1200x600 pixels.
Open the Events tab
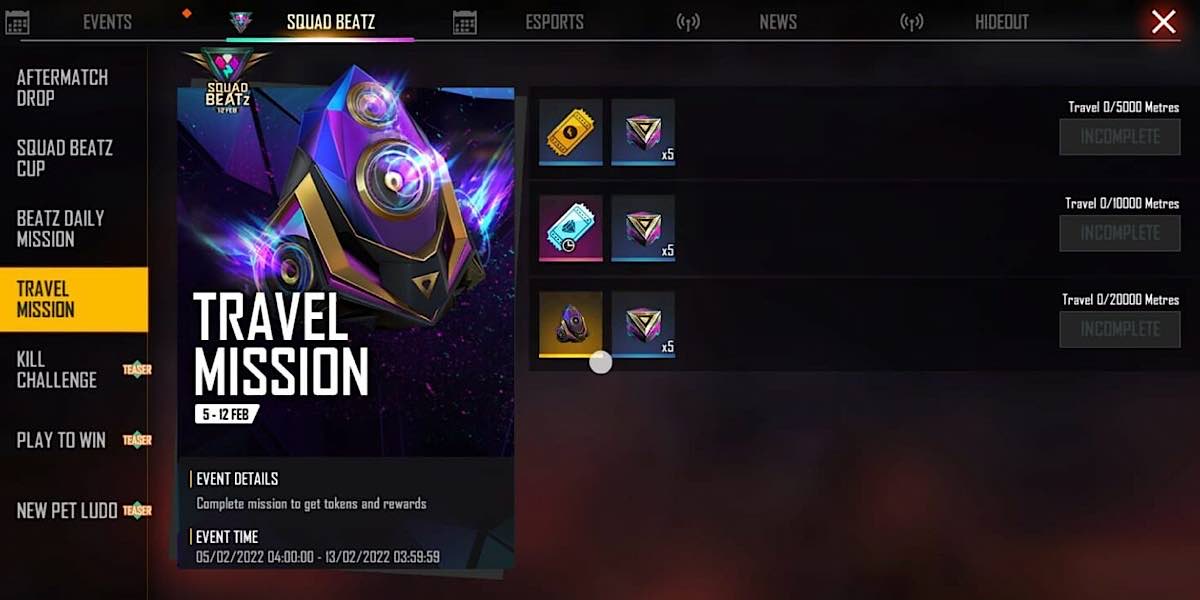(107, 22)
